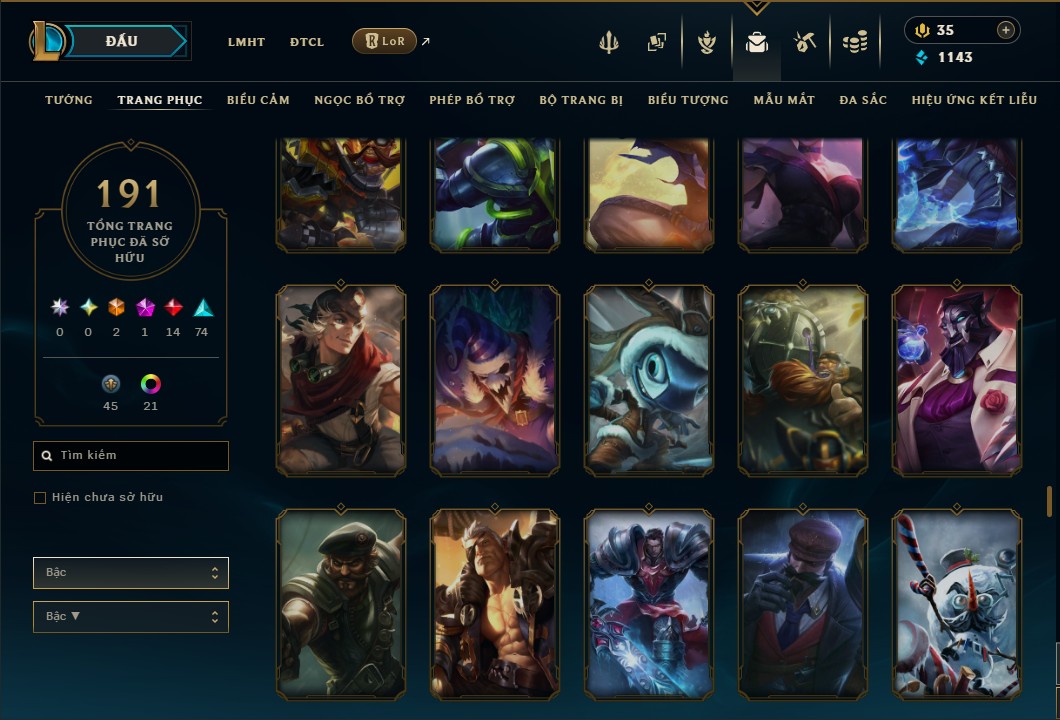Open the ĐA SẮC tab
The width and height of the screenshot is (1060, 720).
863,100
